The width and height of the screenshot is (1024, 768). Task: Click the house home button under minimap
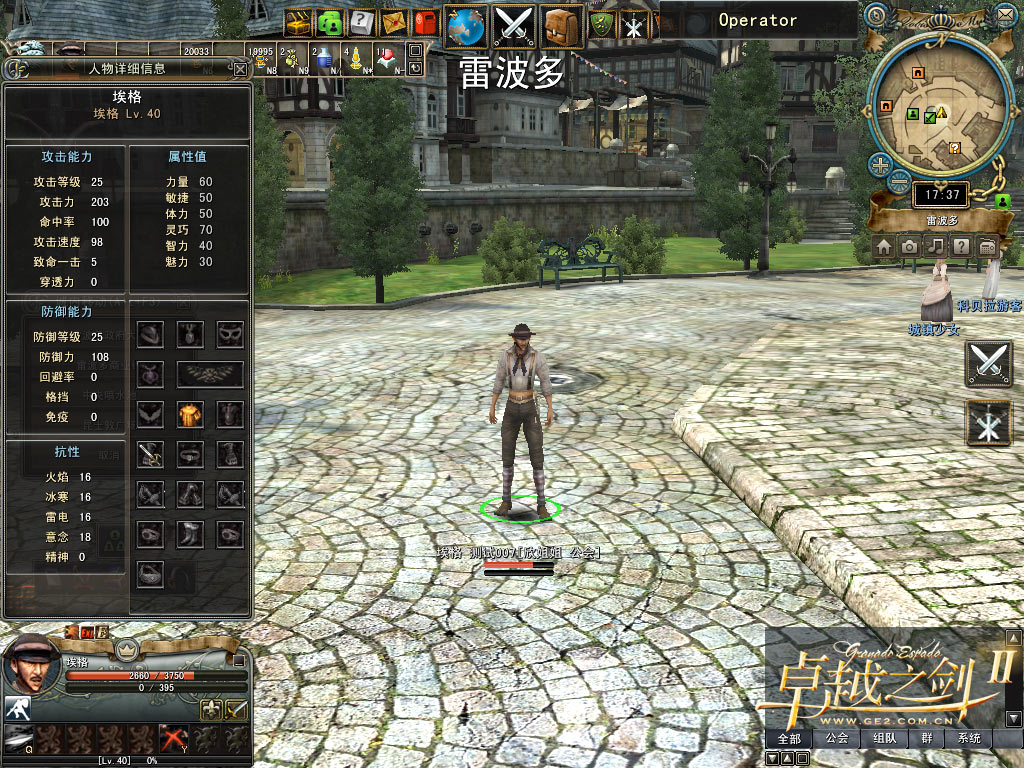(885, 247)
